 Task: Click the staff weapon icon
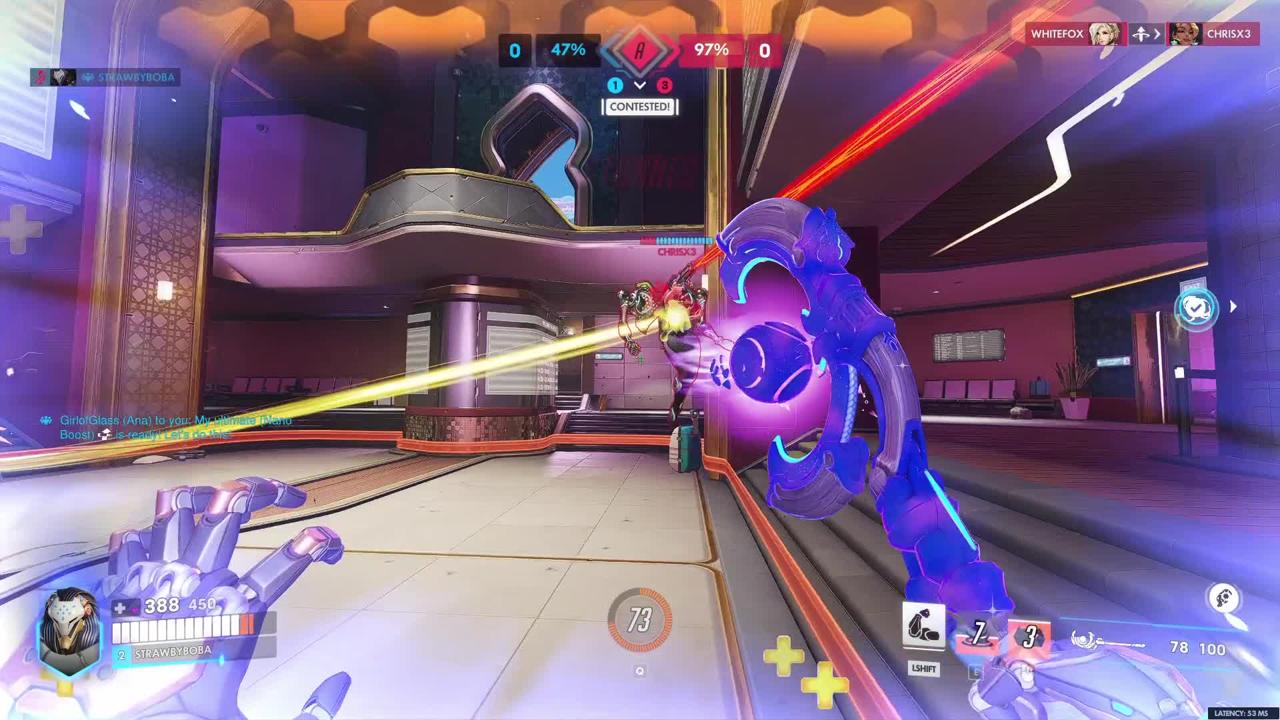1106,641
